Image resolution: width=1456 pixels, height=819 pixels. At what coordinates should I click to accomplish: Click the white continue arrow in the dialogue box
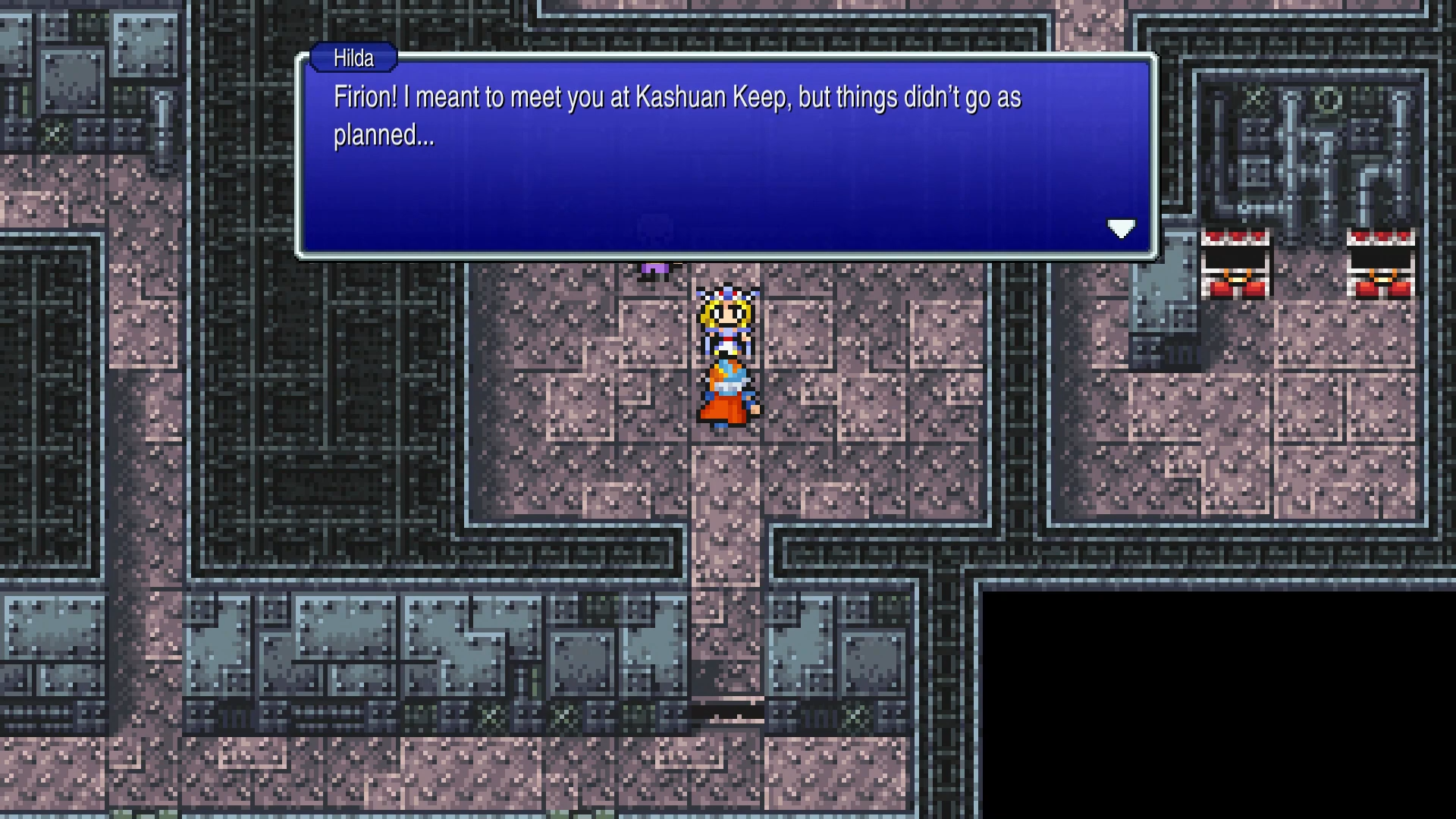click(1122, 228)
